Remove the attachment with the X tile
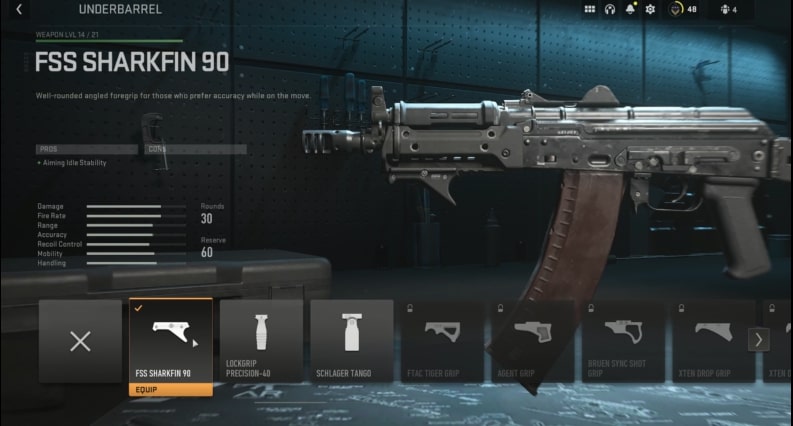The width and height of the screenshot is (793, 426). pyautogui.click(x=80, y=341)
